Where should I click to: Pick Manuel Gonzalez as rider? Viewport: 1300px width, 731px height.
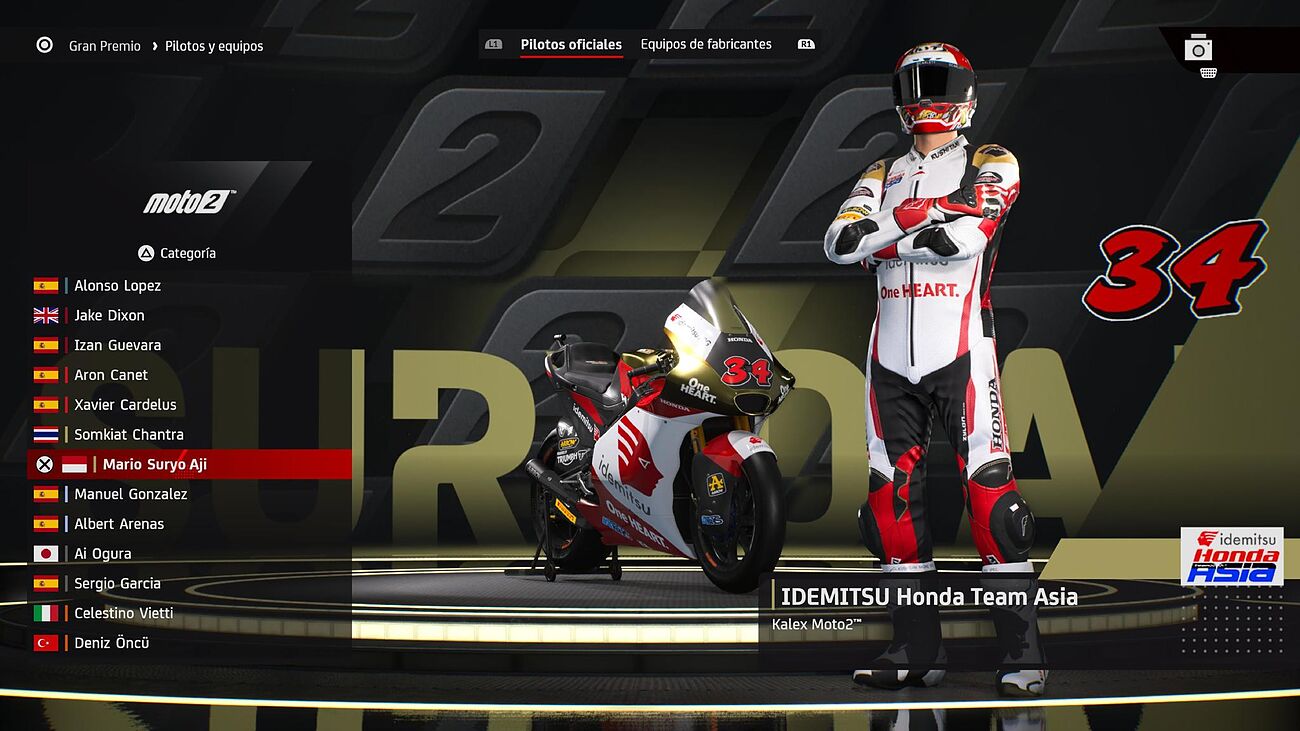[x=130, y=494]
